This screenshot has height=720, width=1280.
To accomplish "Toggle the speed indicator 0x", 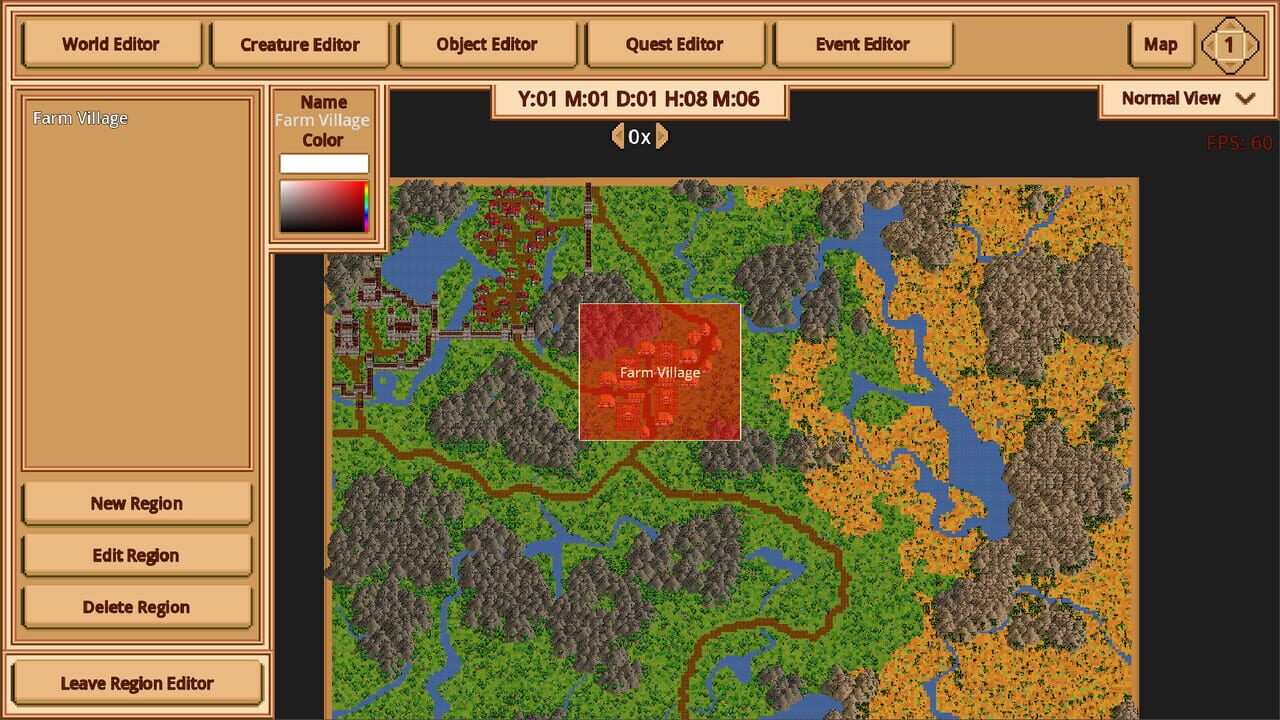I will (x=640, y=137).
